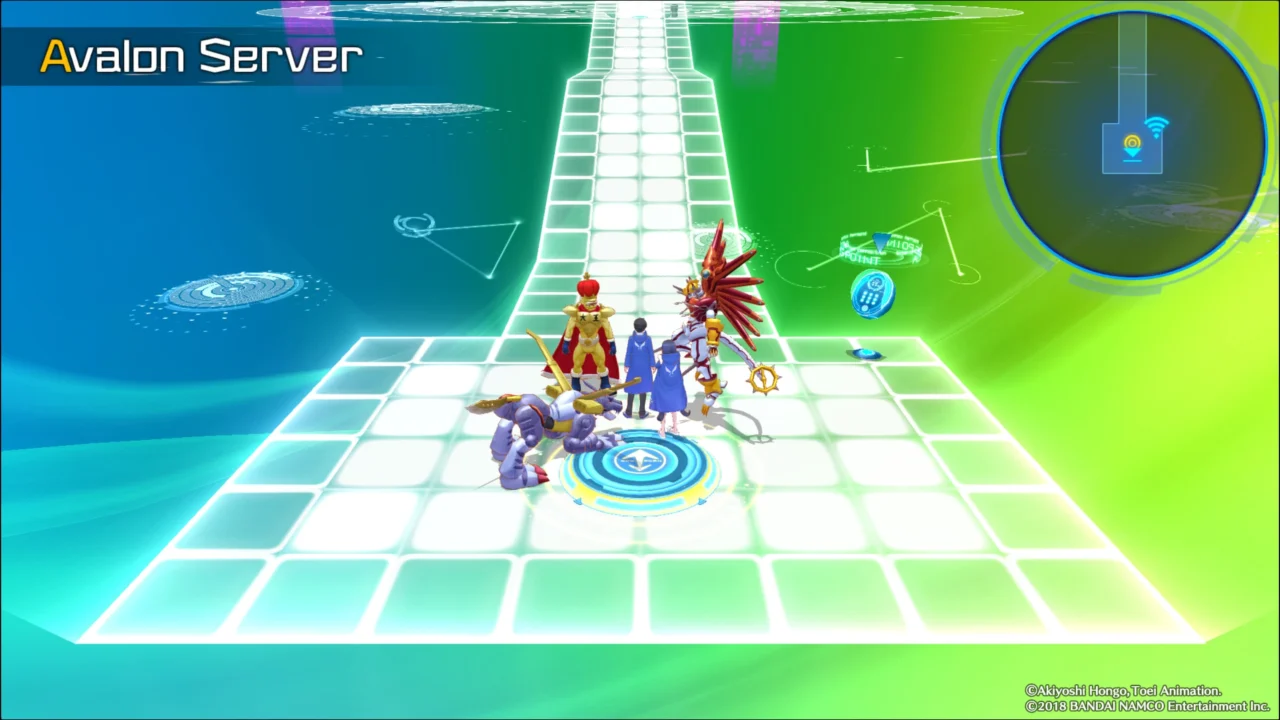Select the Wi-Fi access point icon on minimap

[1157, 125]
